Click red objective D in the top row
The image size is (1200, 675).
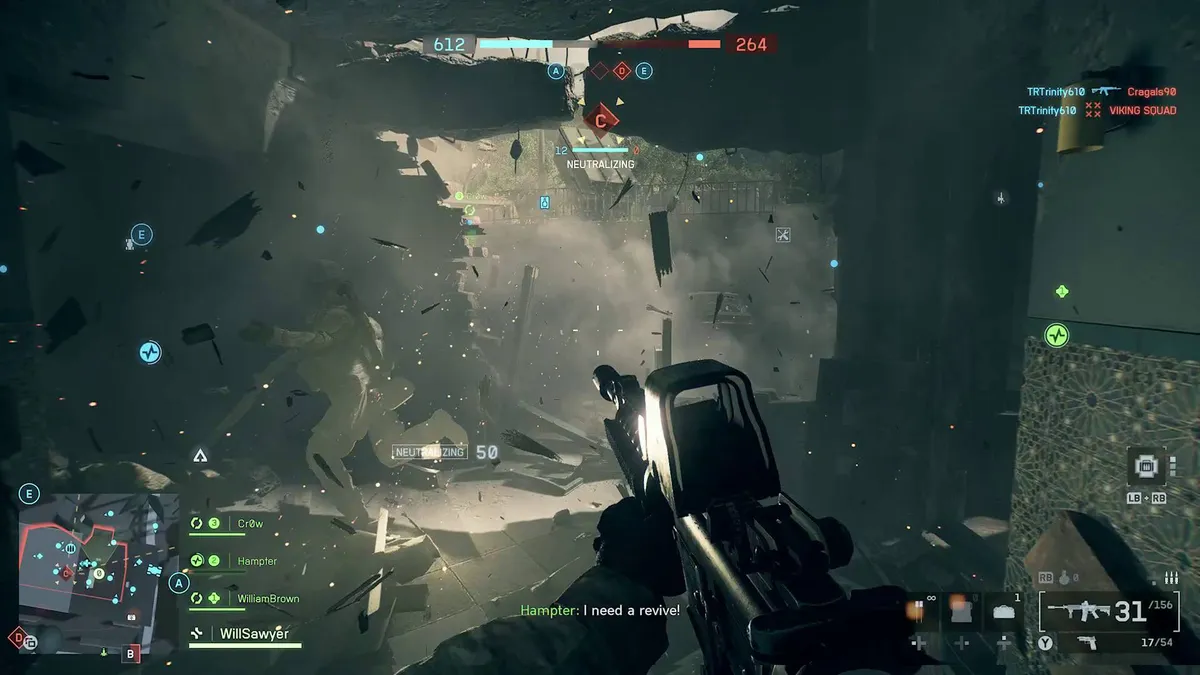click(x=621, y=71)
